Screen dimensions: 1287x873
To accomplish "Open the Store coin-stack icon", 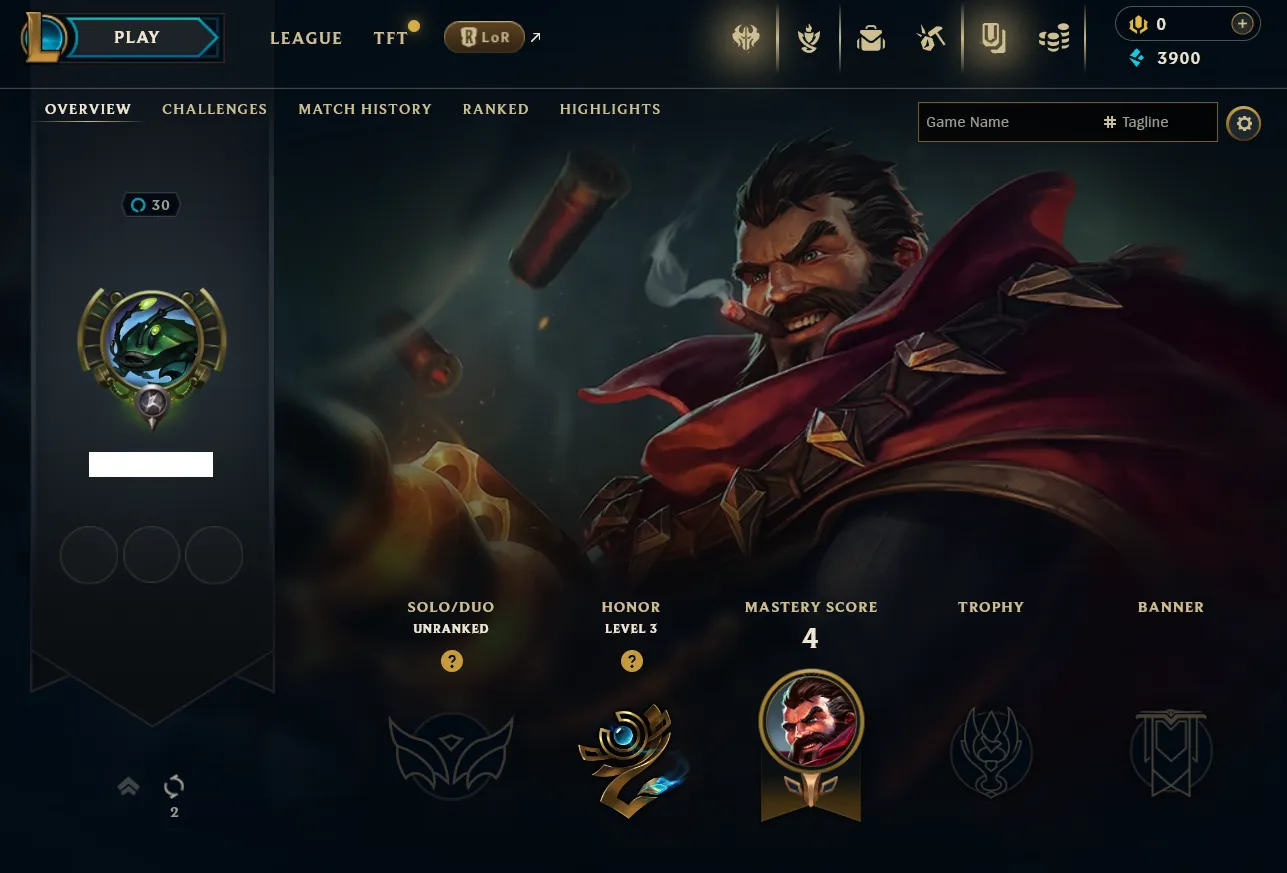I will coord(1053,38).
